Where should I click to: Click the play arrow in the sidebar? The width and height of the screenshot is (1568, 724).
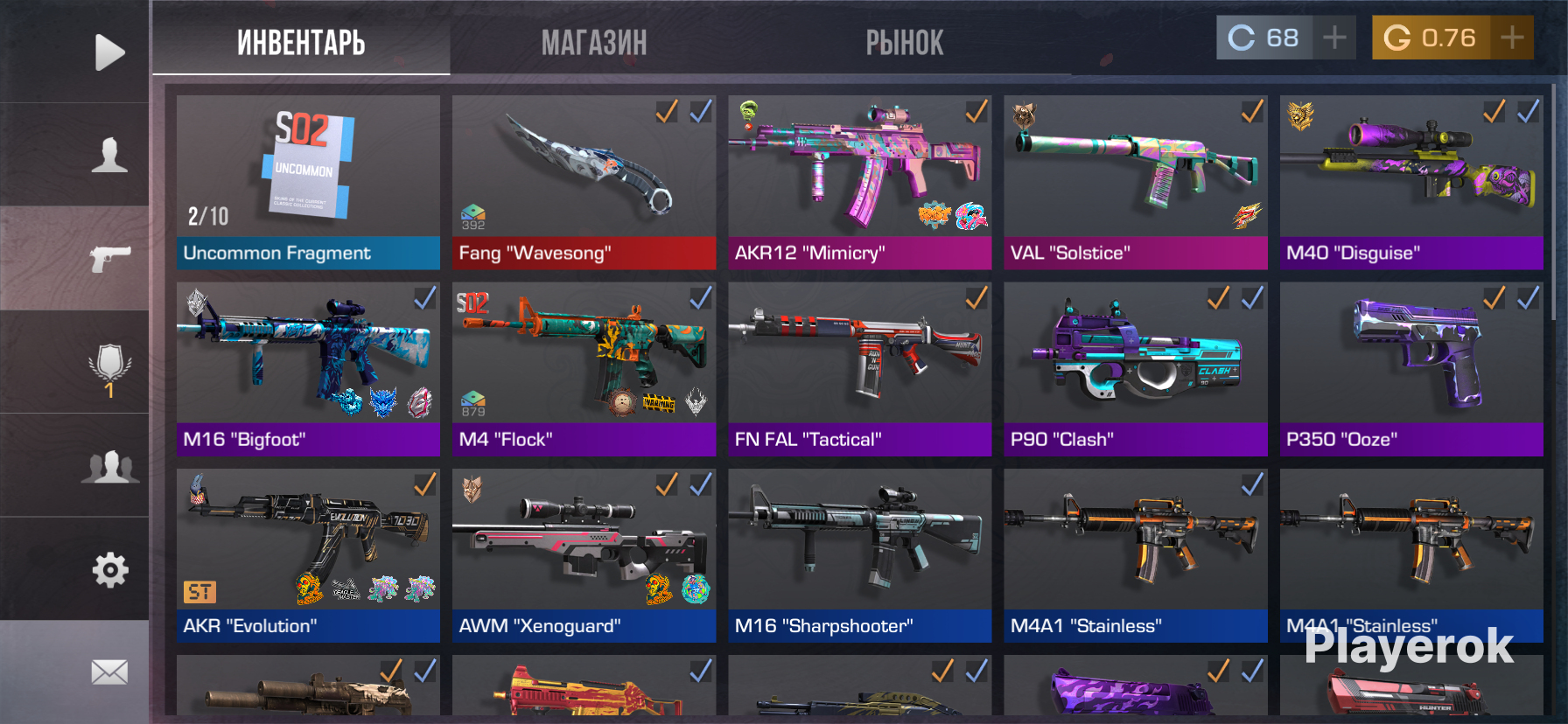click(109, 52)
